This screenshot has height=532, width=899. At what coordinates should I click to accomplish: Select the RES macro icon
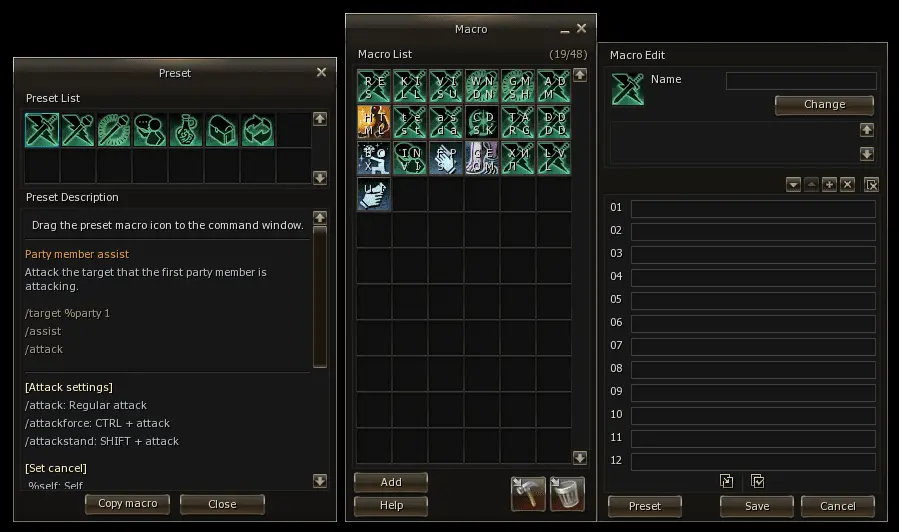click(375, 86)
